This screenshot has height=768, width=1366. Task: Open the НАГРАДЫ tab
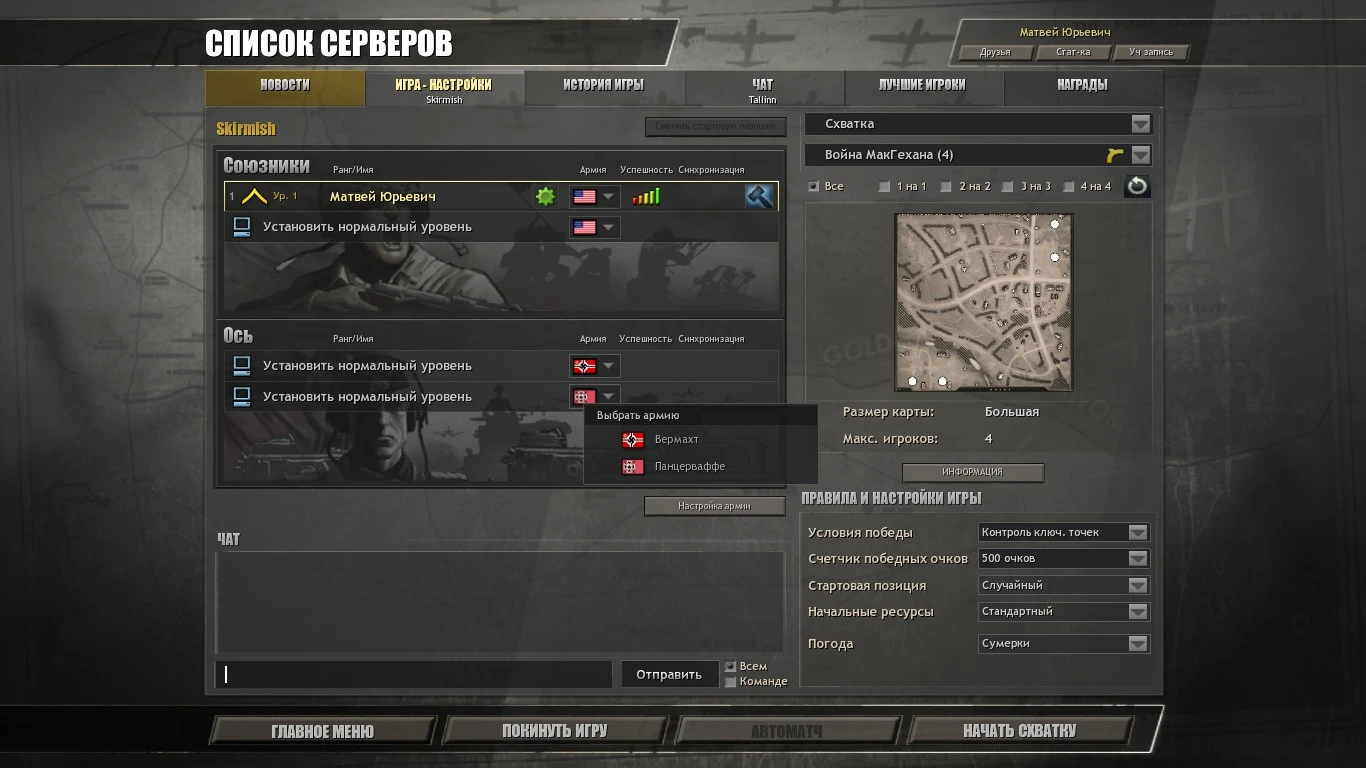[1083, 86]
